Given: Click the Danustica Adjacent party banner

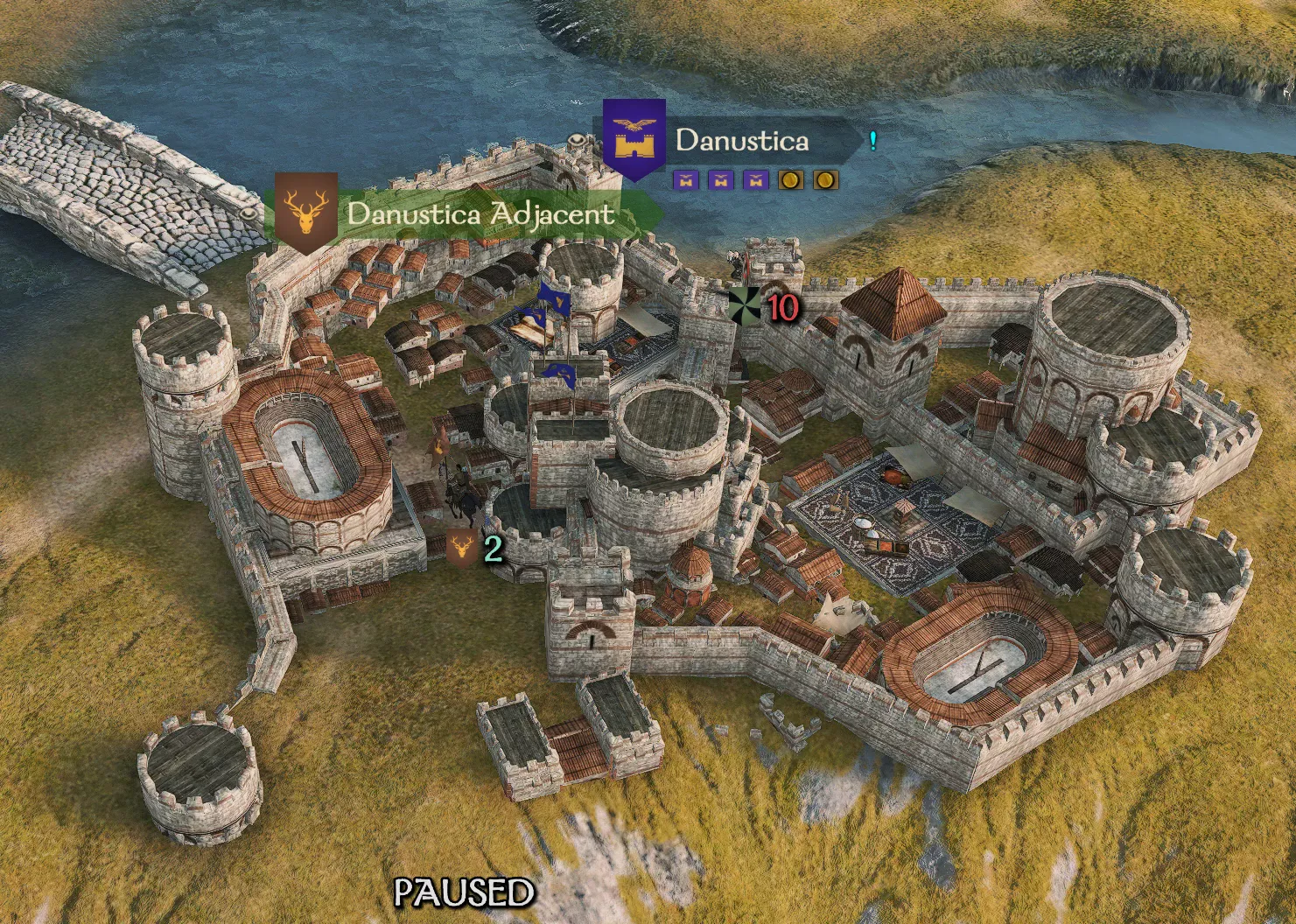Looking at the screenshot, I should point(480,214).
